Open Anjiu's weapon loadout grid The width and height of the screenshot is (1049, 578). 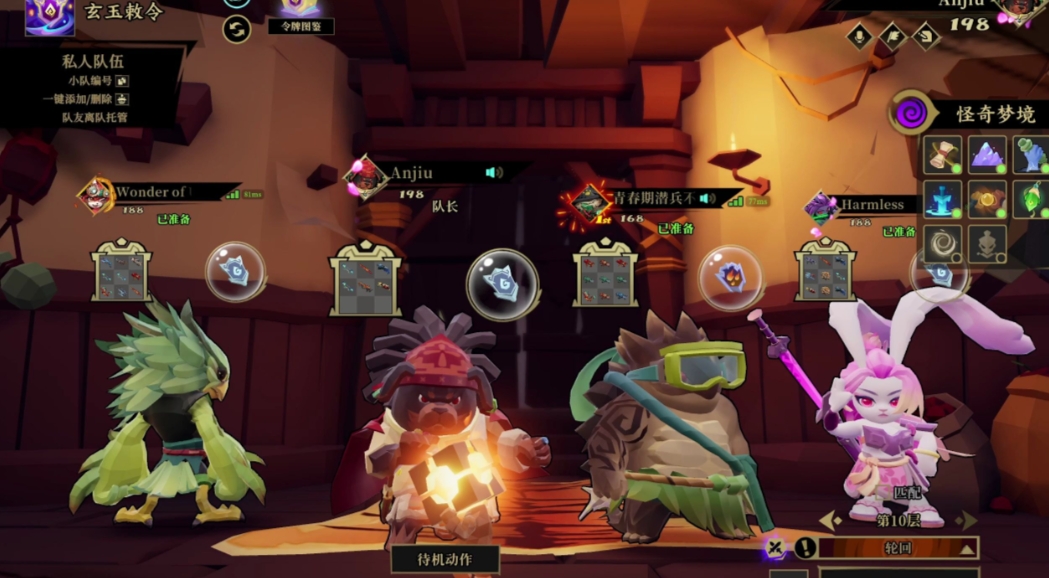(366, 277)
